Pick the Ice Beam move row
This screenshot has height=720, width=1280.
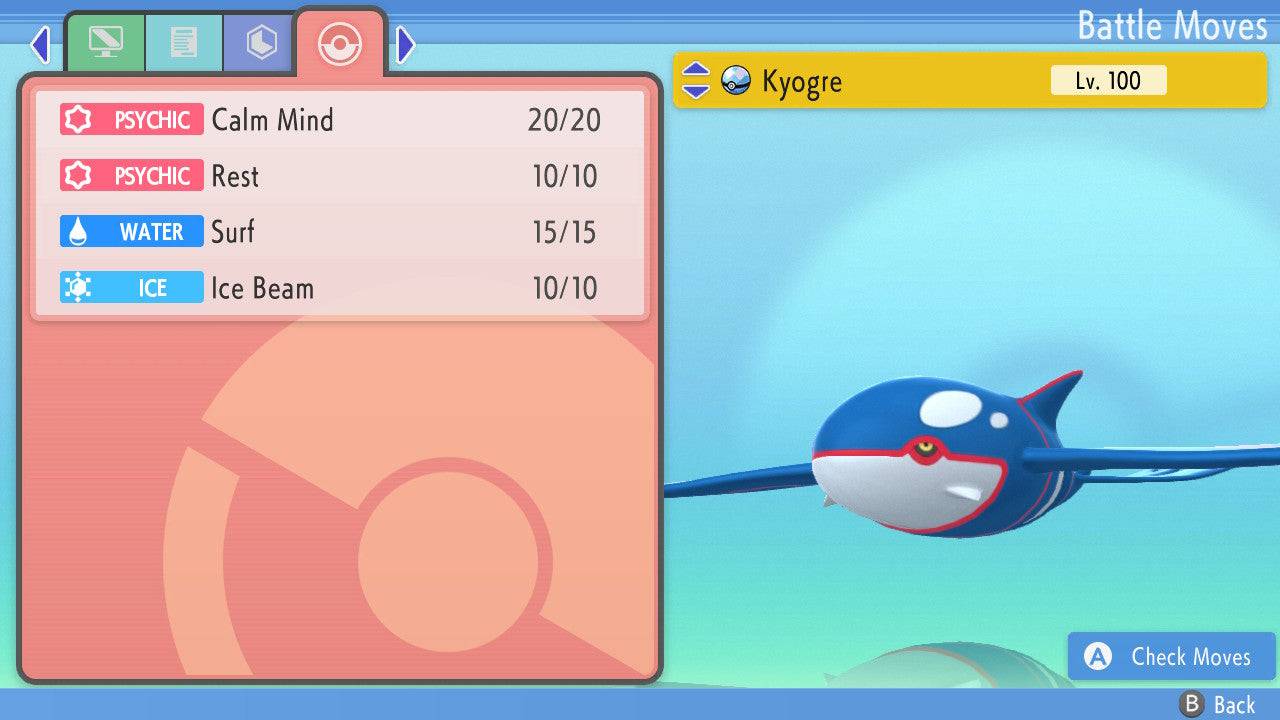coord(340,288)
